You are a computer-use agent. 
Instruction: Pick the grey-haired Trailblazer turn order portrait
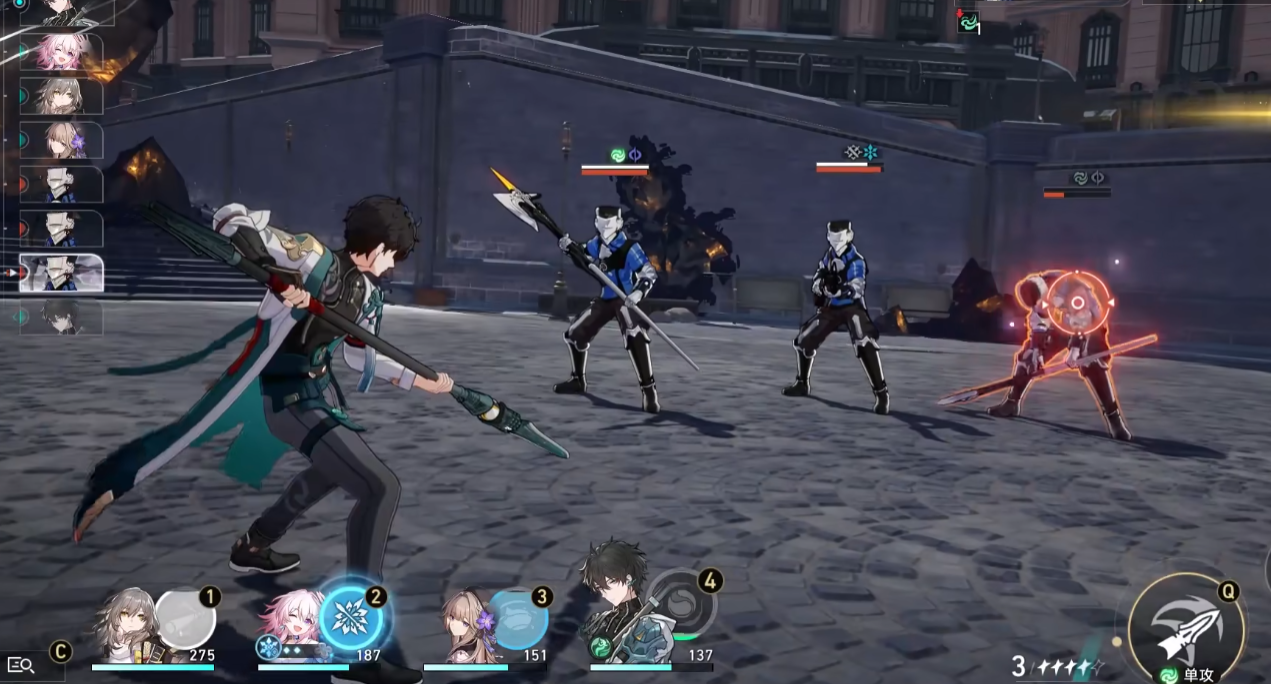click(x=62, y=97)
